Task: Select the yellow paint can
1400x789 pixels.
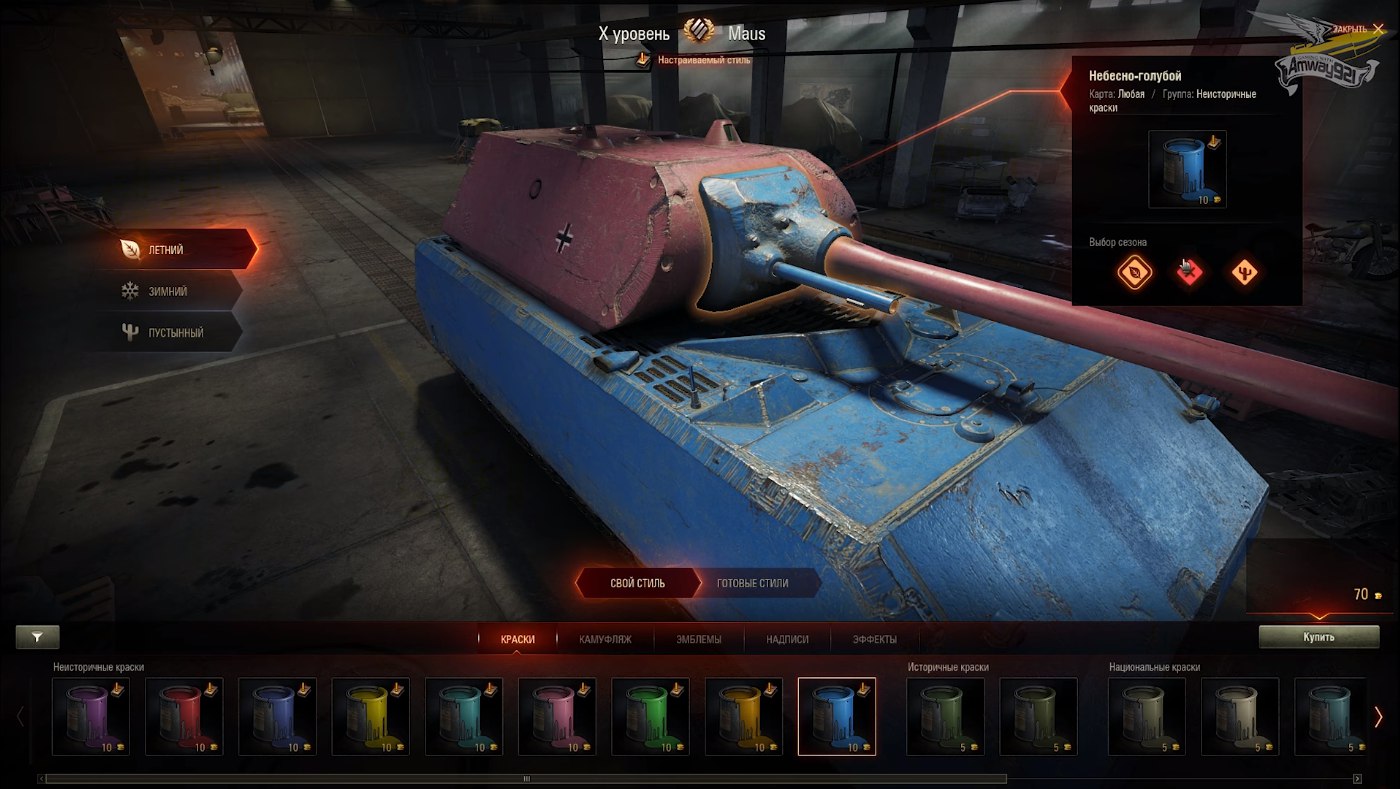Action: click(370, 716)
